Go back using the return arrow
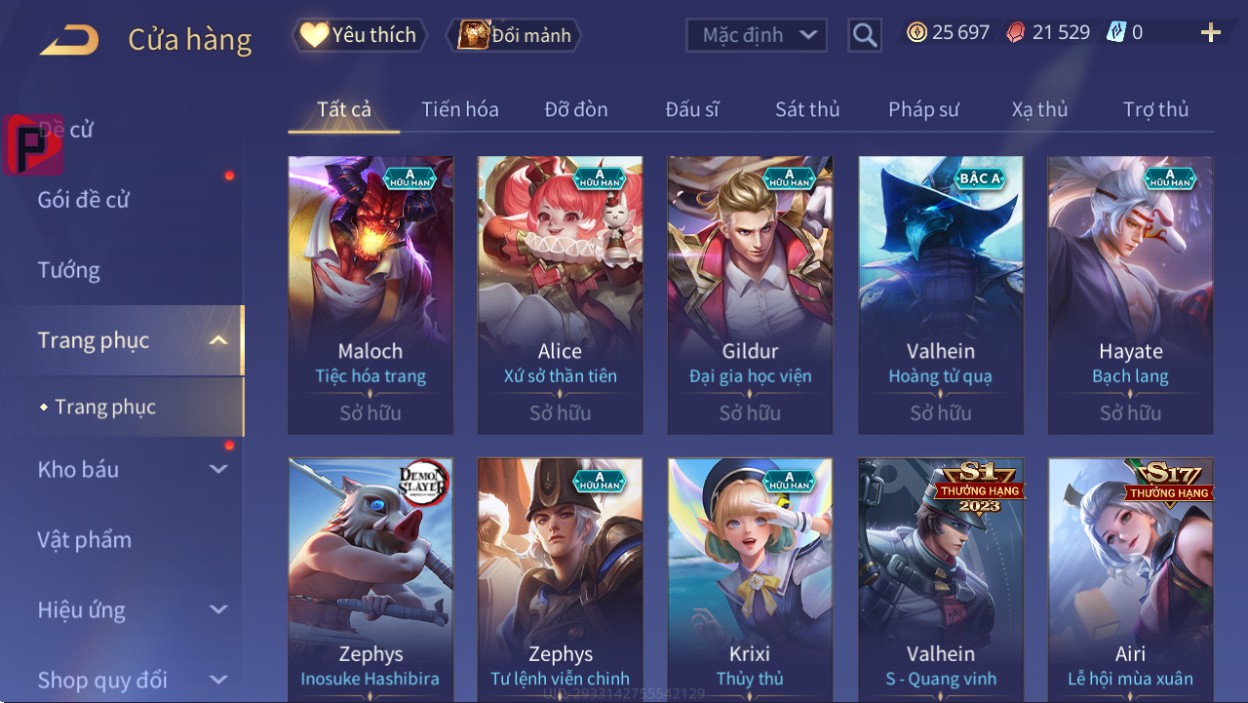The width and height of the screenshot is (1248, 703). click(x=69, y=40)
